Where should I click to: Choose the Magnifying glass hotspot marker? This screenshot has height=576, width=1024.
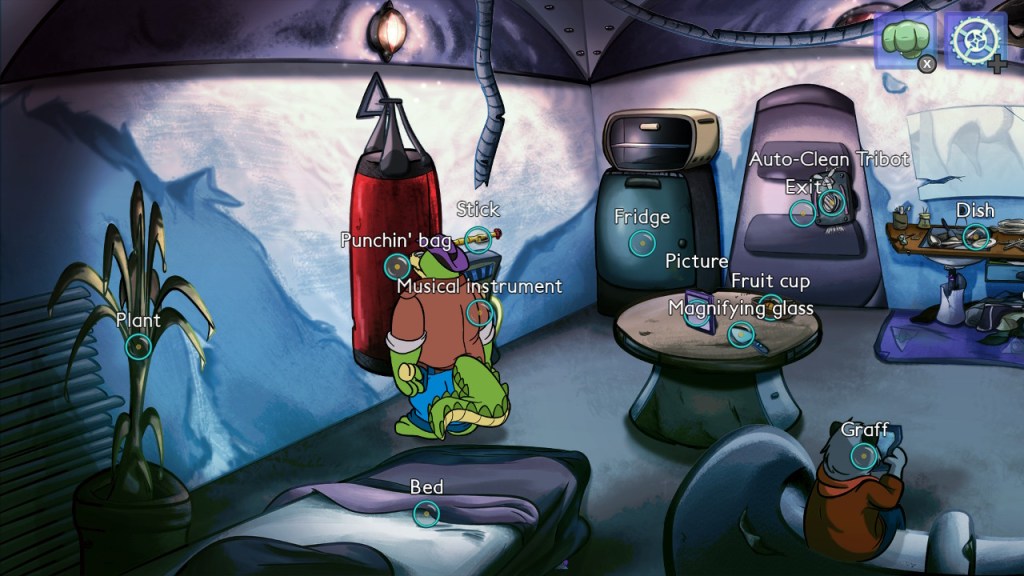pos(740,334)
